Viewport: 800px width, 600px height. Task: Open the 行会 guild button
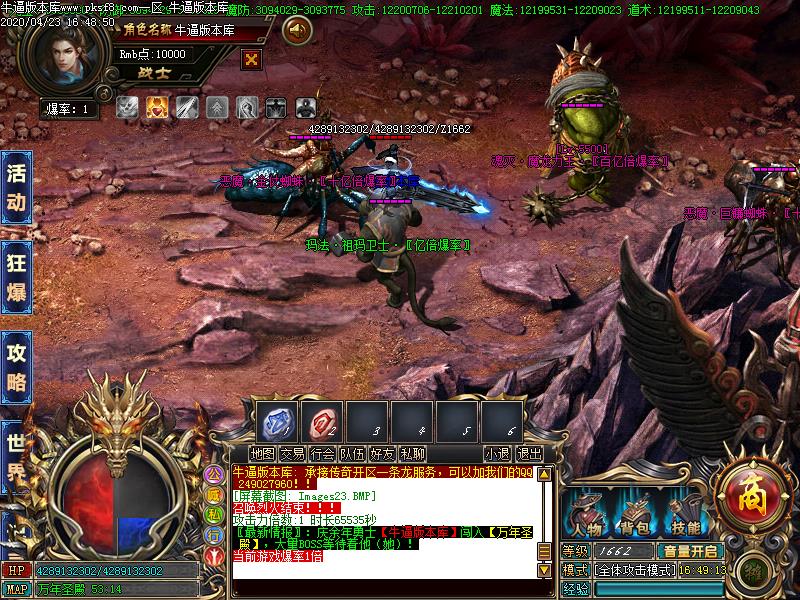point(322,454)
